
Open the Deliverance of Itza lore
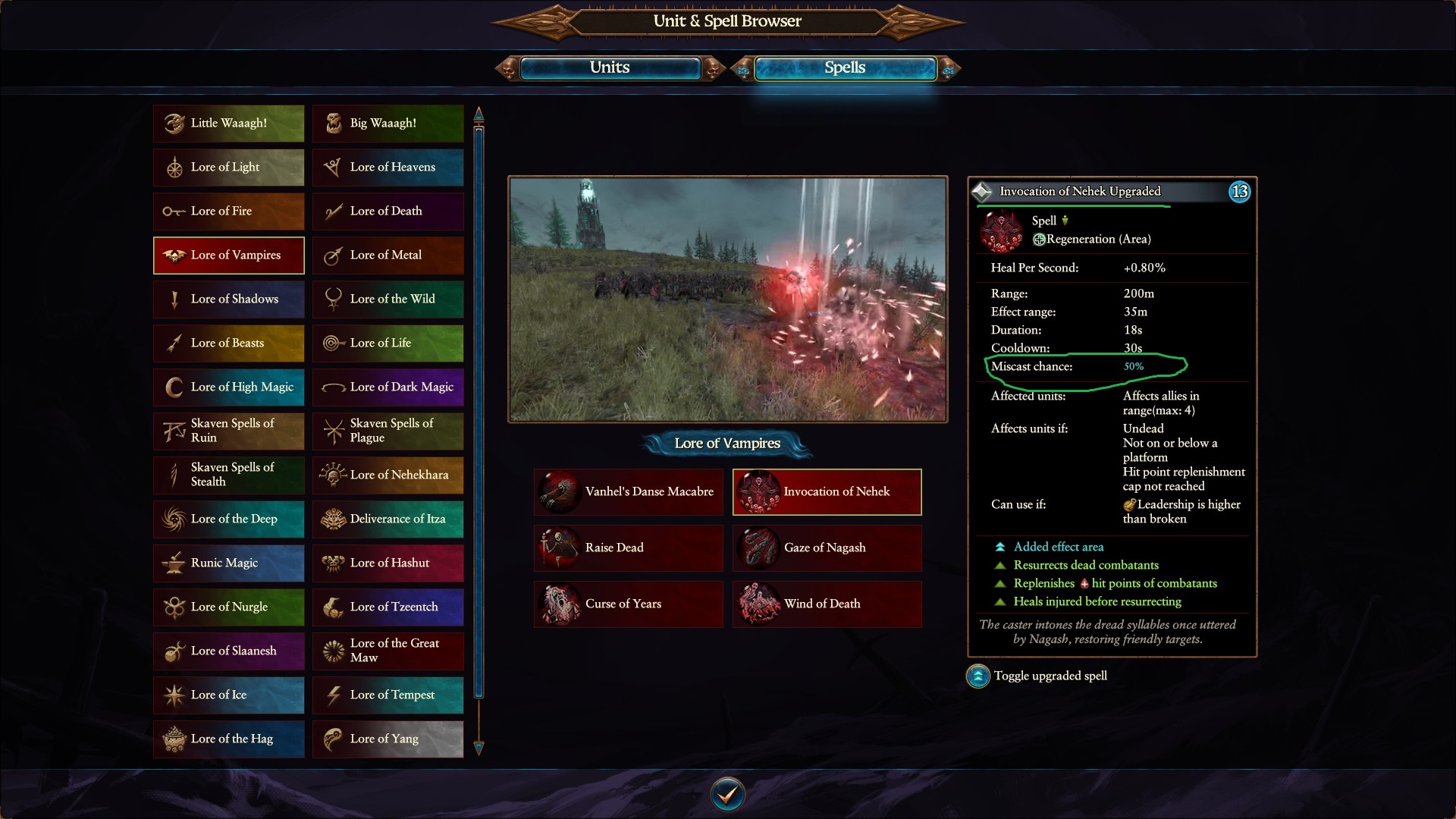click(x=388, y=519)
